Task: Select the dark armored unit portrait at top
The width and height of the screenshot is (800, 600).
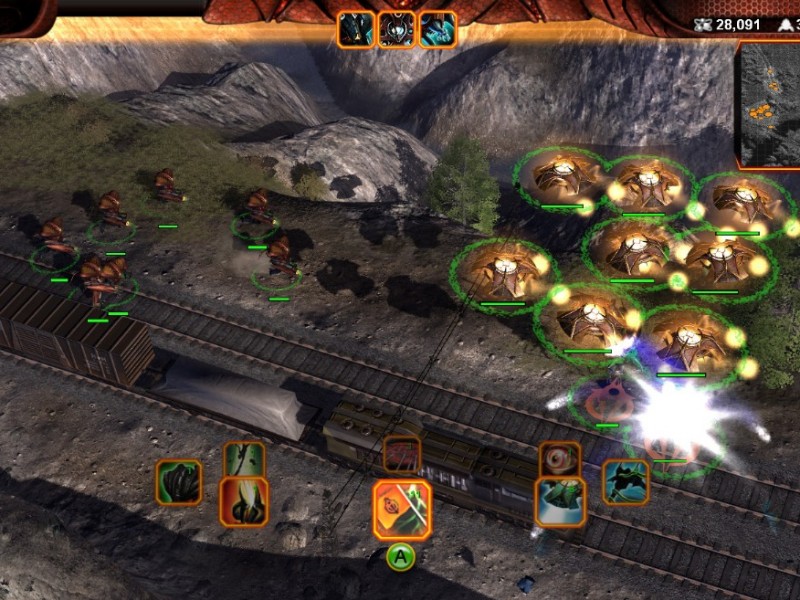Action: [356, 29]
